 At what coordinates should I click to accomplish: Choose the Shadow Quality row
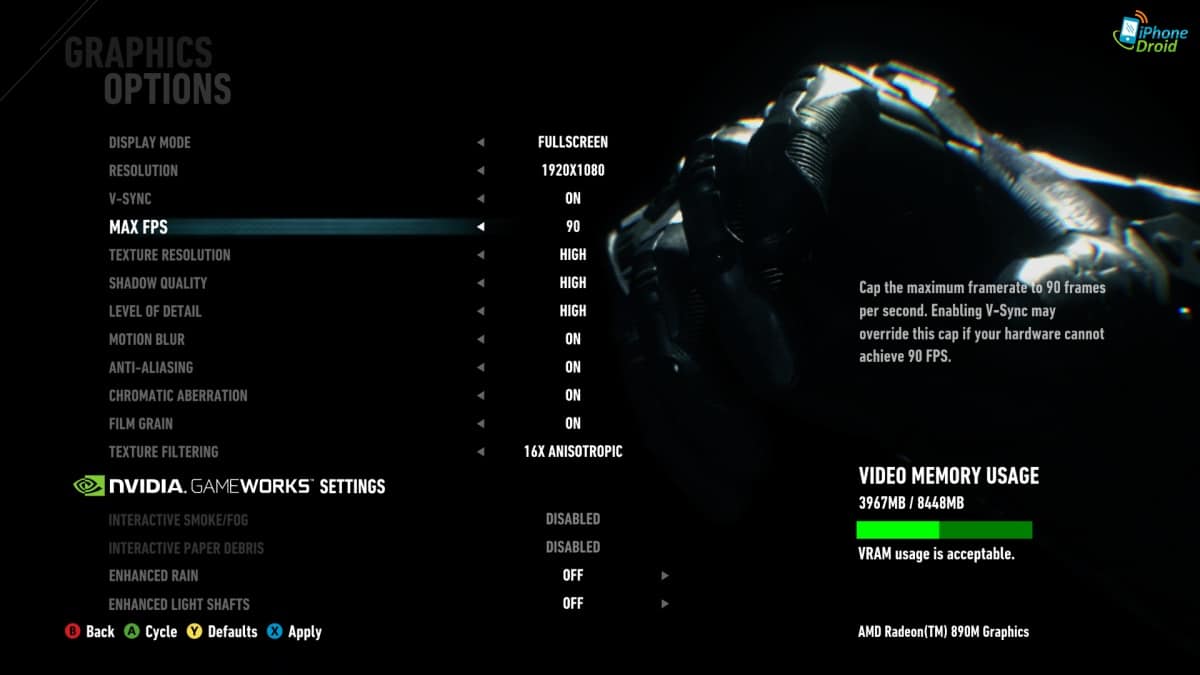pyautogui.click(x=158, y=283)
